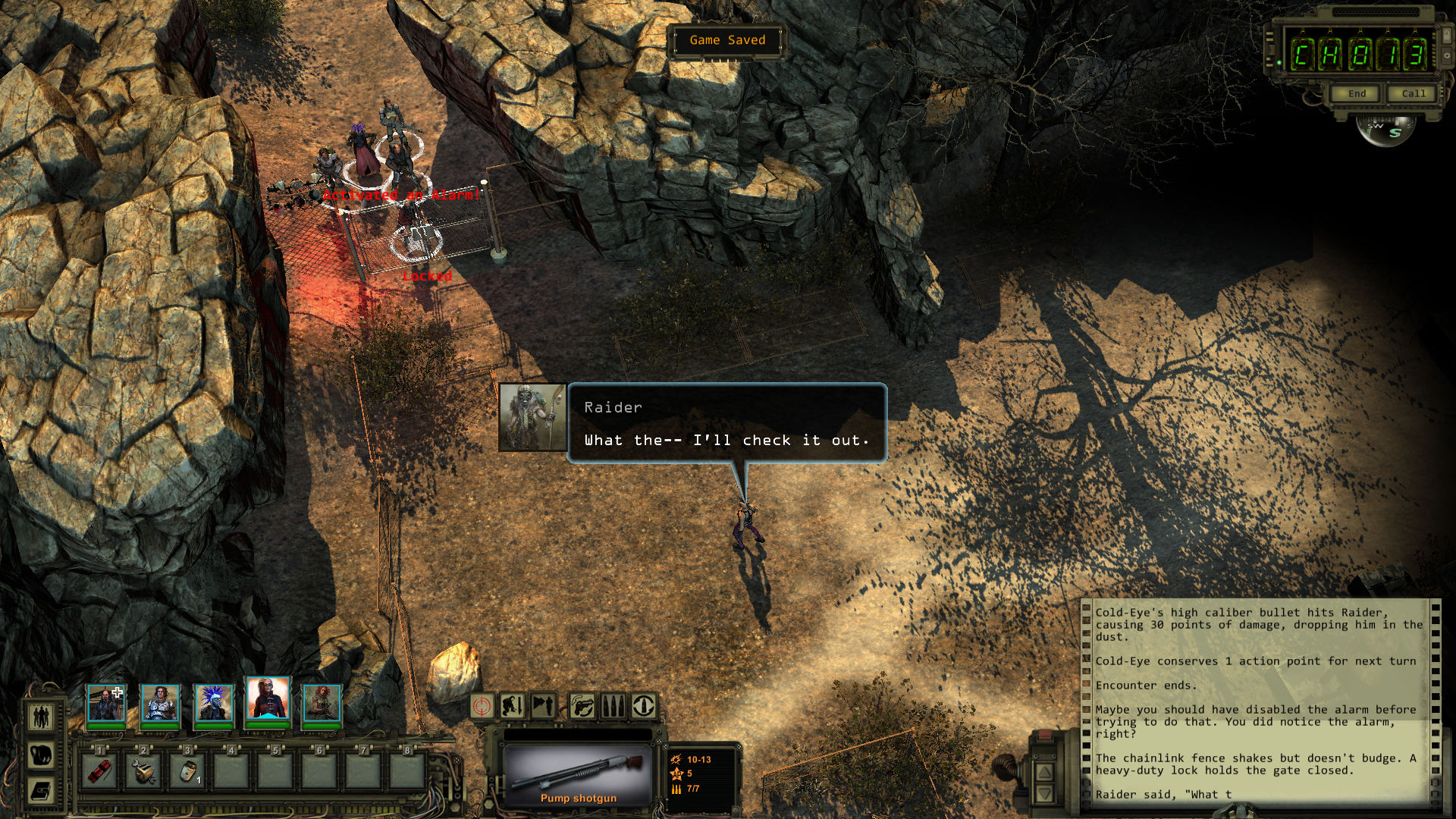The image size is (1456, 819).
Task: Switch selection to the blue-haired character portrait
Action: (x=215, y=702)
